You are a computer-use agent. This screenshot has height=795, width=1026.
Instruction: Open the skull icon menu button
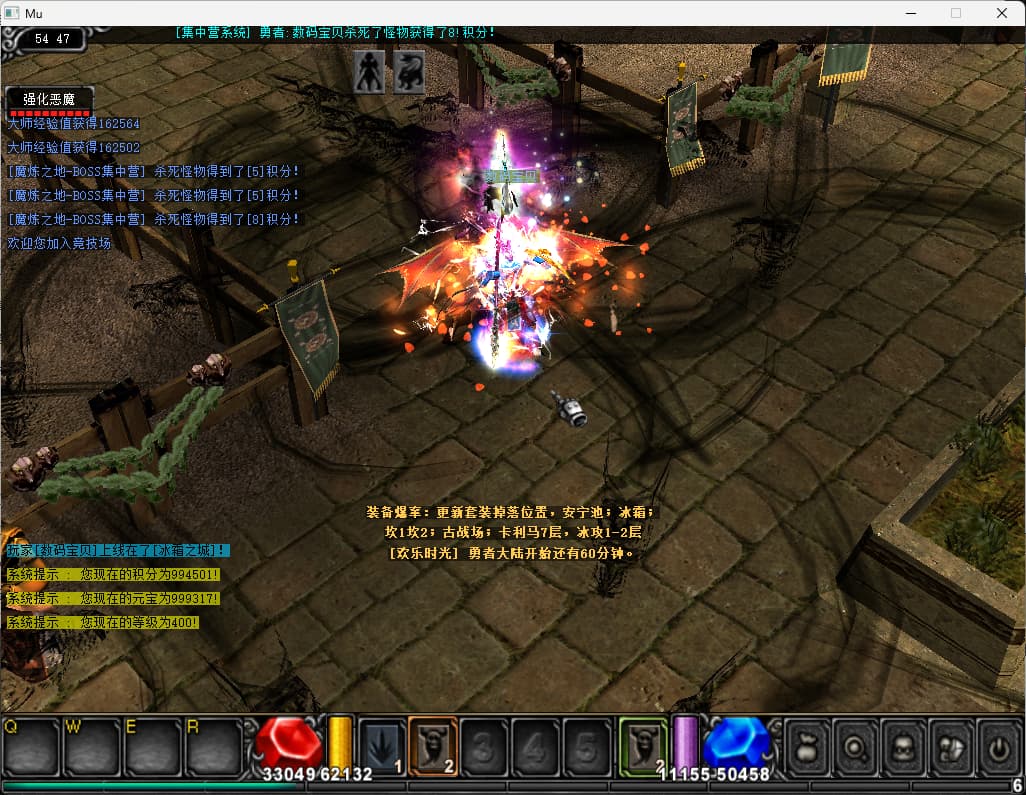click(902, 746)
